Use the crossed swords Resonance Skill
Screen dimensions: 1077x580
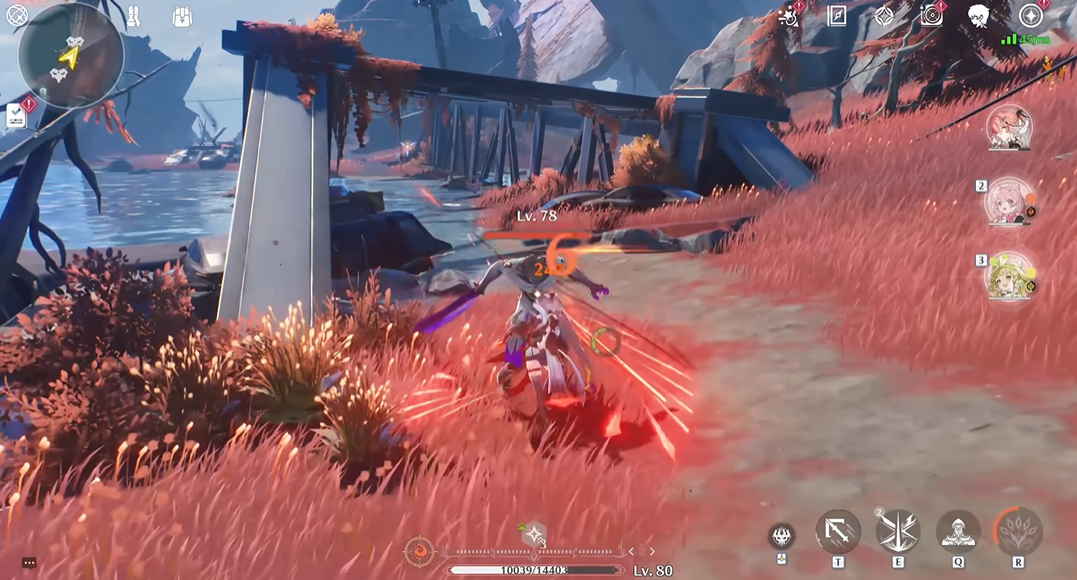[x=897, y=531]
